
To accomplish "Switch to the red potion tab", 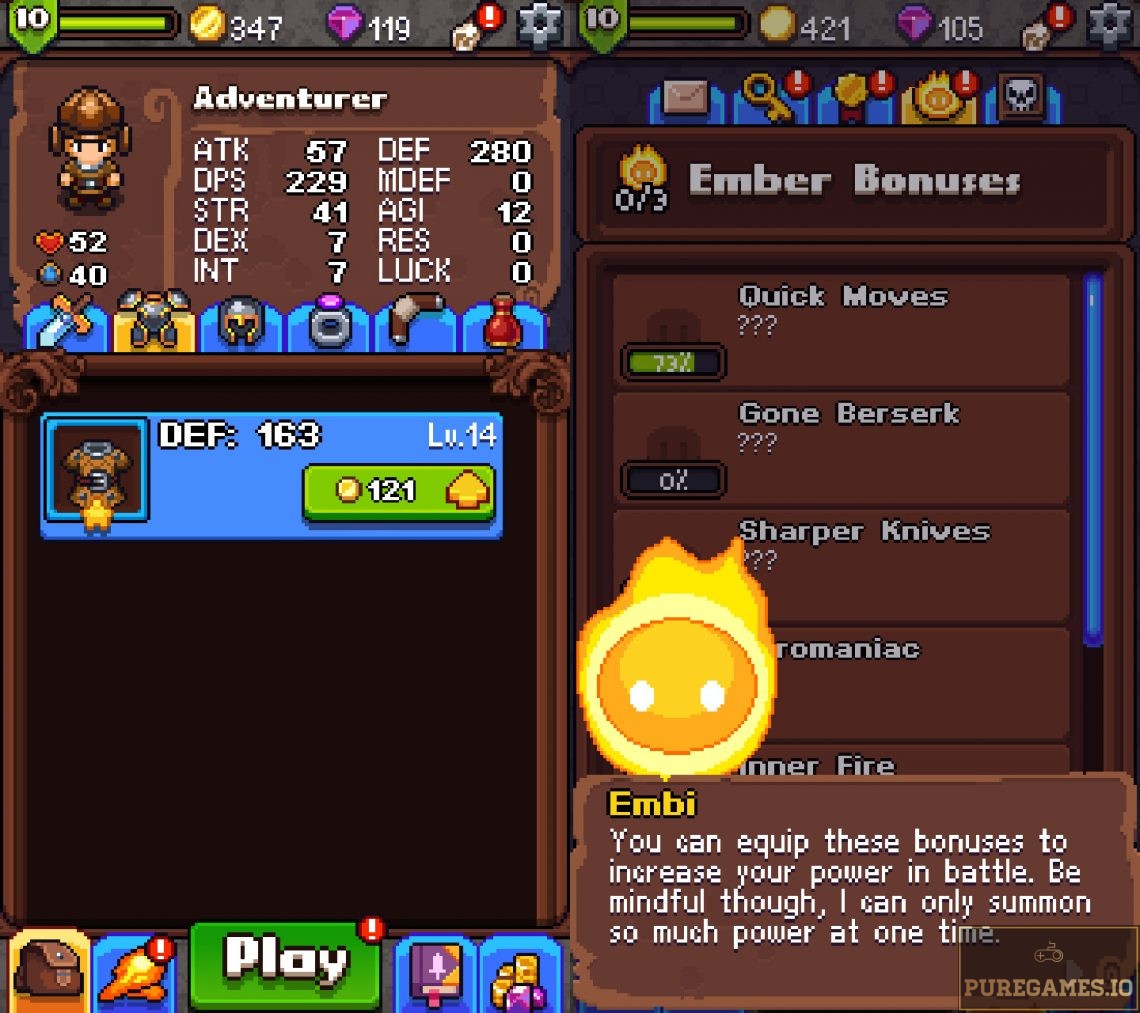I will click(x=504, y=323).
